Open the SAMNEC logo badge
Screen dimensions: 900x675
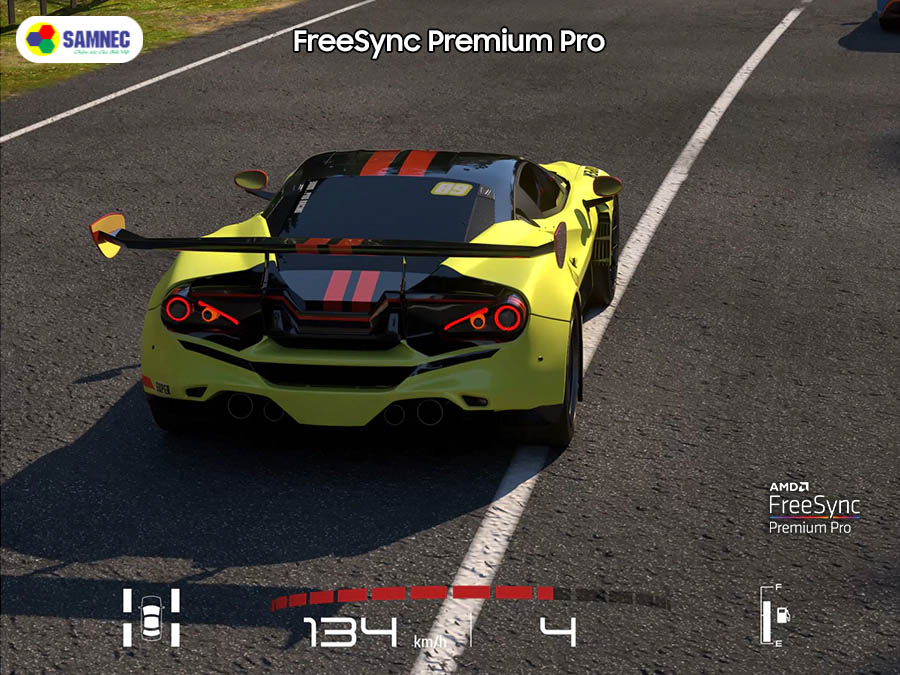click(80, 39)
